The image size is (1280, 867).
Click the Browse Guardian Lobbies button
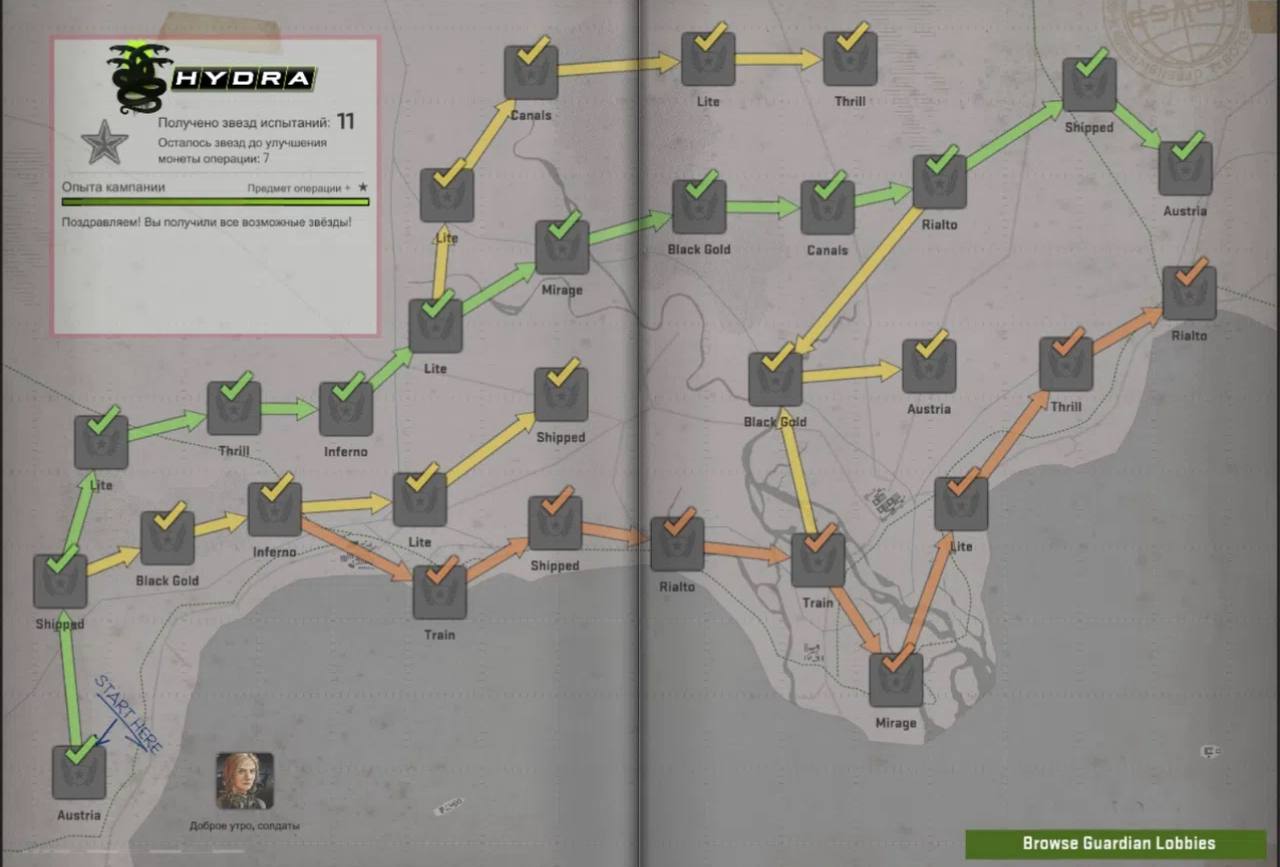[1116, 843]
